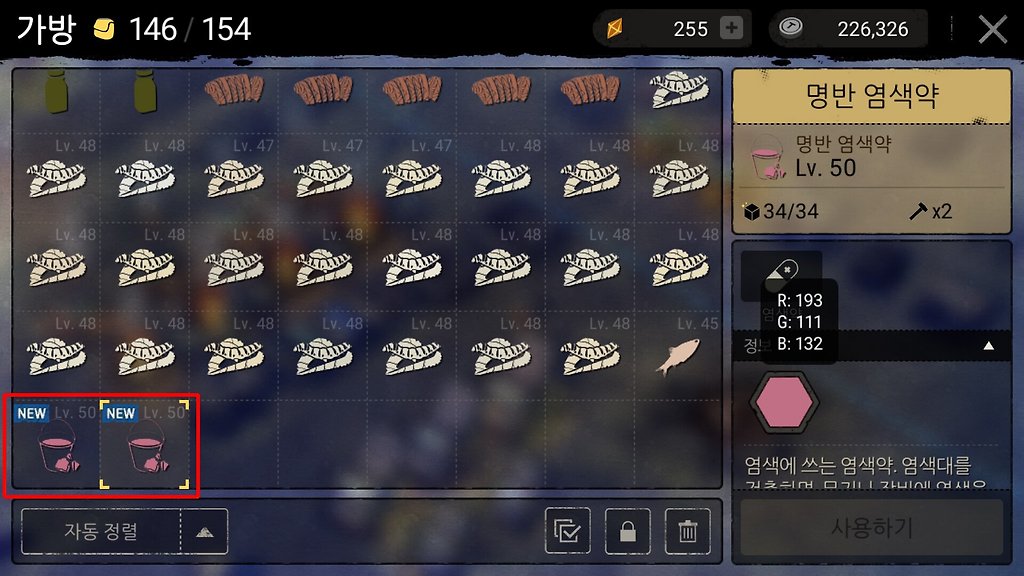Toggle the item lock button
Image resolution: width=1024 pixels, height=576 pixels.
point(627,531)
